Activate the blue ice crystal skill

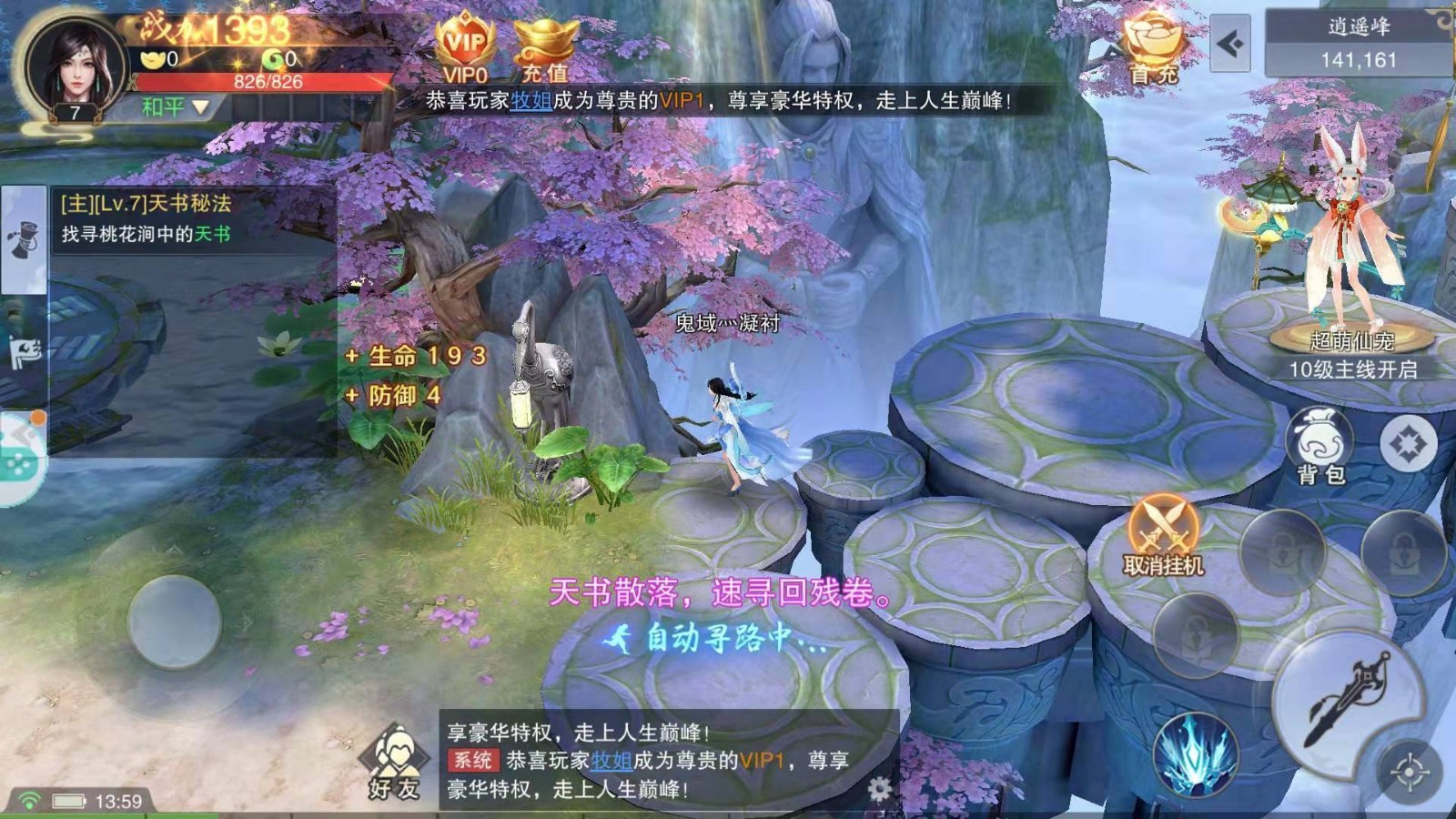coord(1195,753)
